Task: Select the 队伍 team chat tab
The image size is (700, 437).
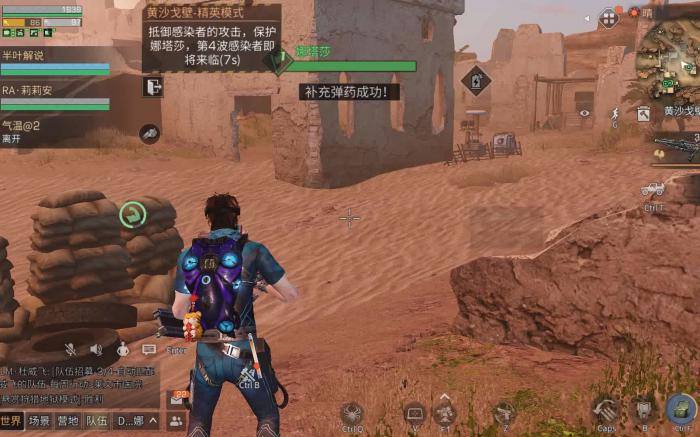Action: click(97, 421)
